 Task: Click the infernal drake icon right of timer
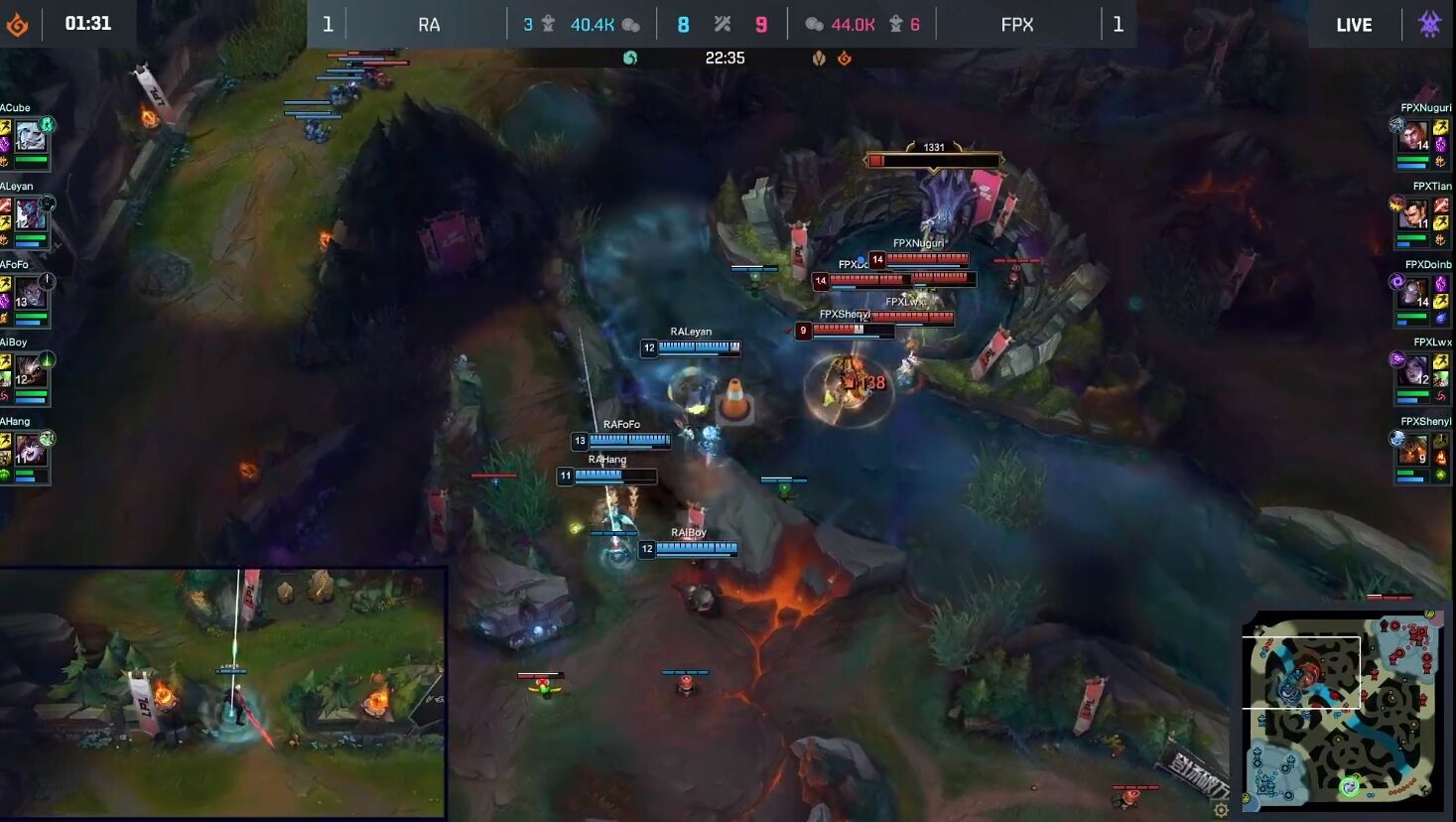point(843,58)
